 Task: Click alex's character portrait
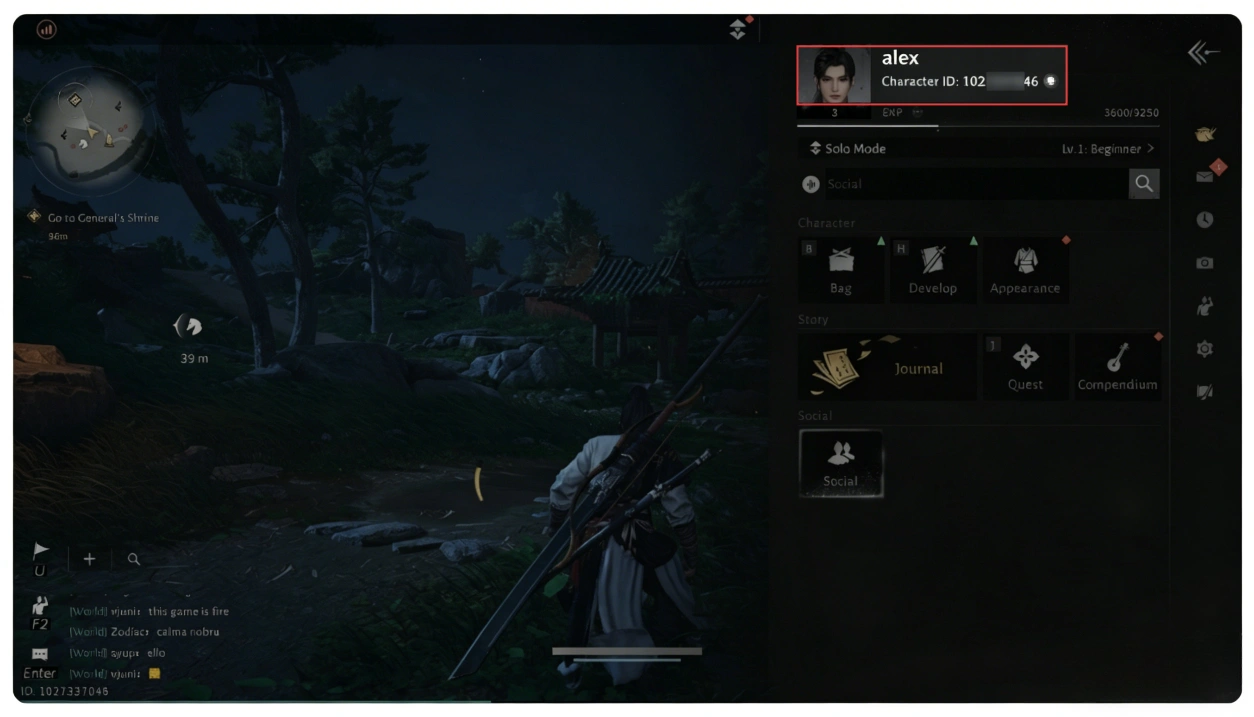834,74
